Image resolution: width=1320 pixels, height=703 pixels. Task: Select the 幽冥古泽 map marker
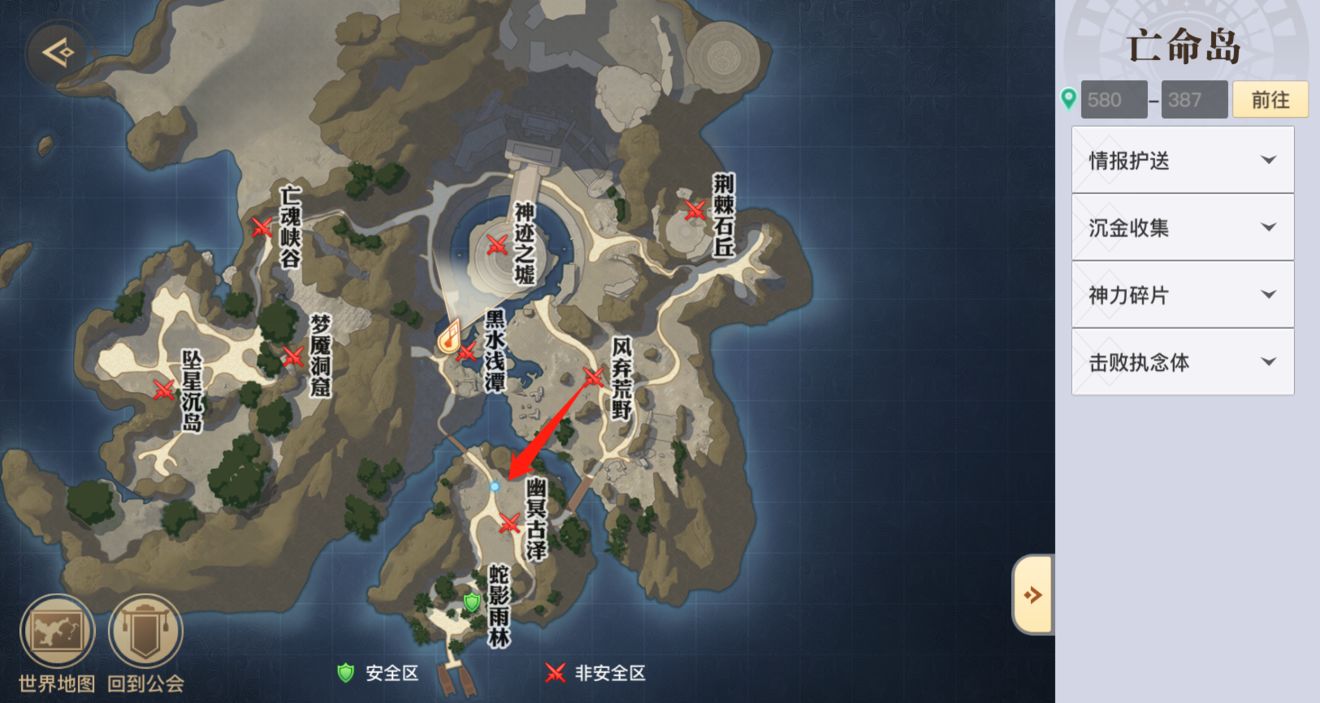coord(509,522)
